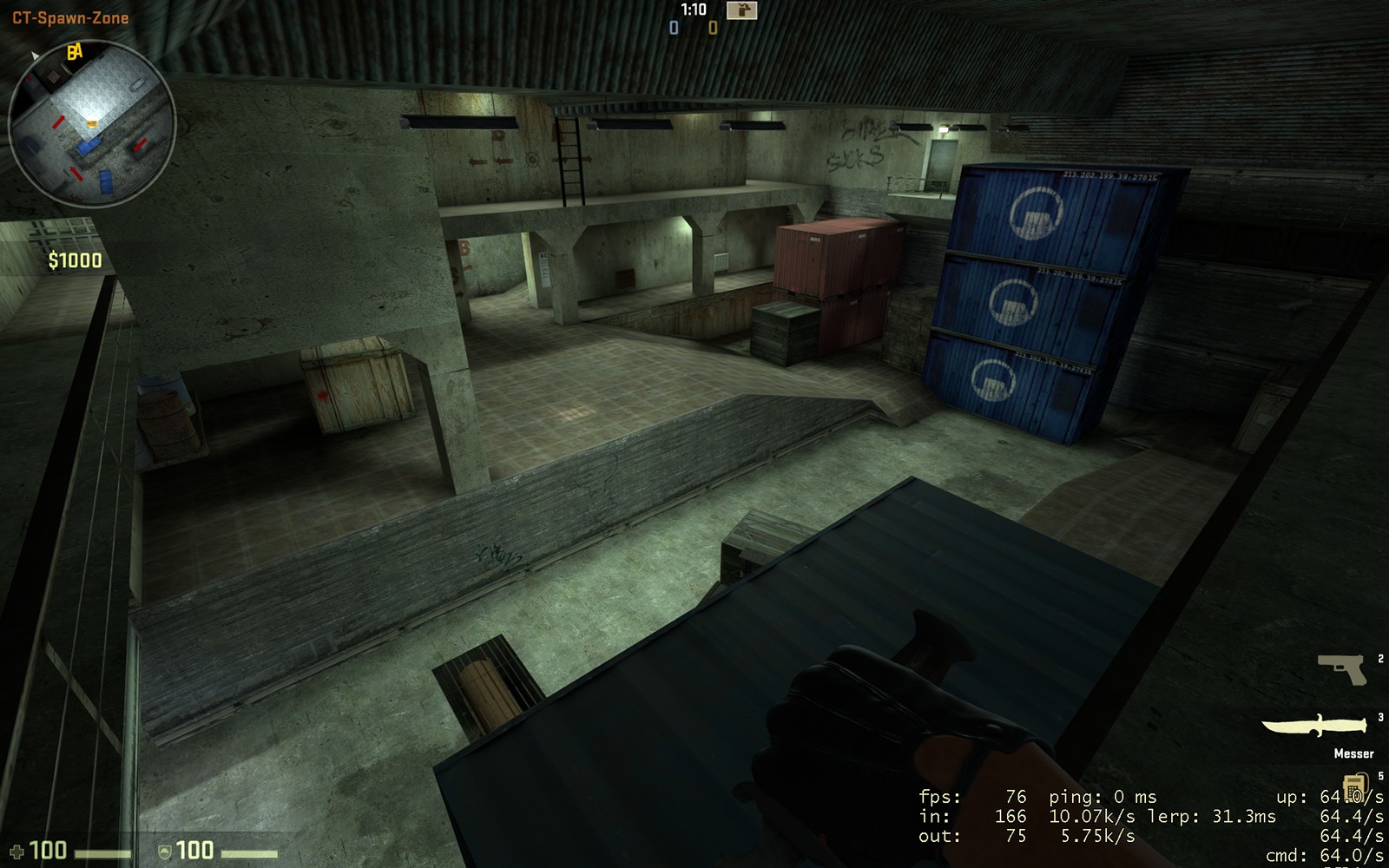Click the 1:10 round timer
Screen dimensions: 1389x868
coord(694,9)
